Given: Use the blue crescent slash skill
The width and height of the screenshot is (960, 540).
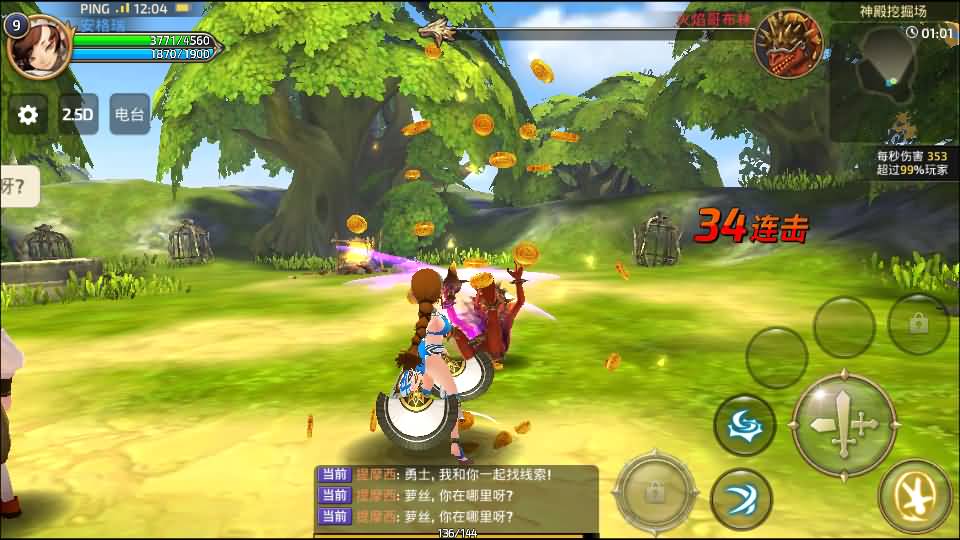Looking at the screenshot, I should (x=741, y=499).
